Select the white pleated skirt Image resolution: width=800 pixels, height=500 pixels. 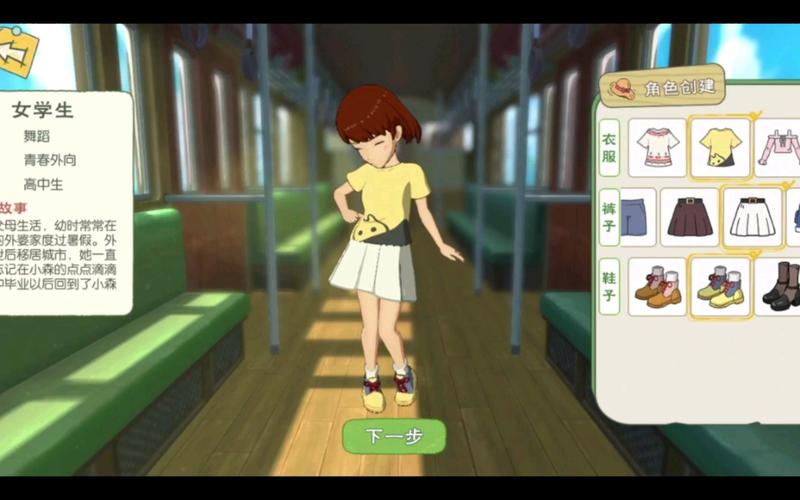click(751, 217)
